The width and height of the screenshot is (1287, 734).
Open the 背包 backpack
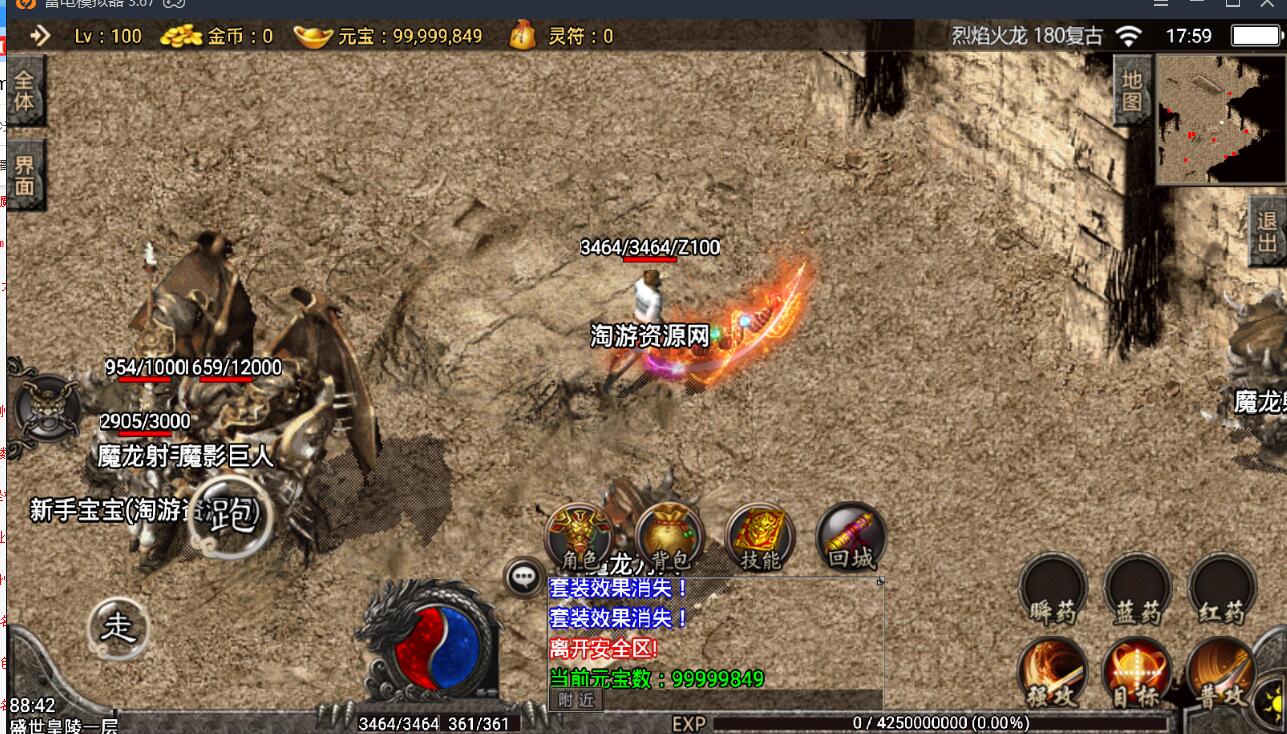[669, 537]
